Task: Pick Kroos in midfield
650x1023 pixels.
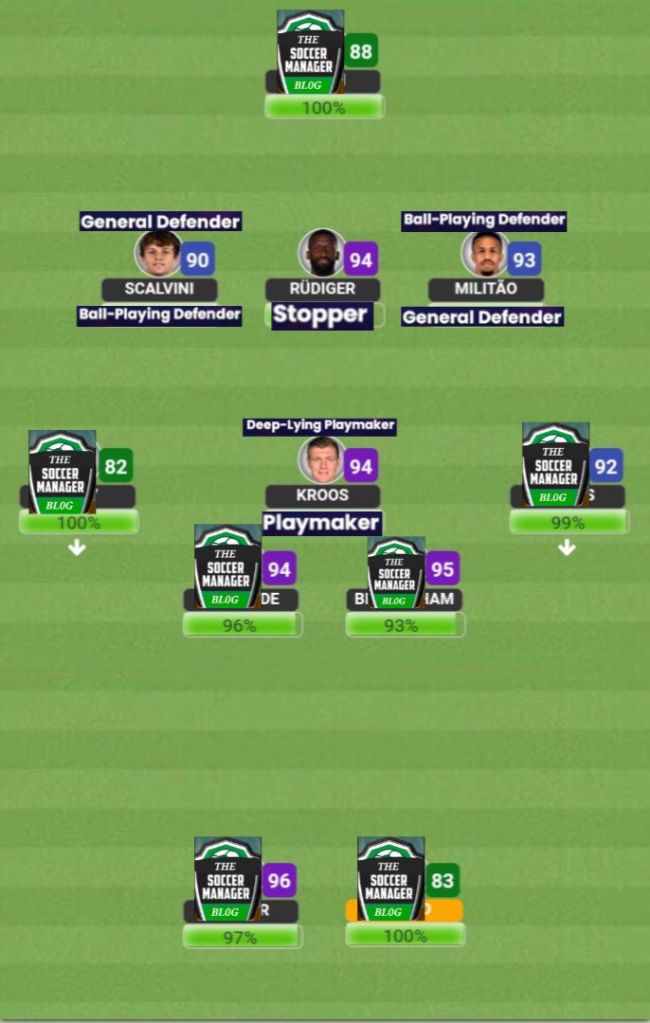Action: (x=322, y=460)
